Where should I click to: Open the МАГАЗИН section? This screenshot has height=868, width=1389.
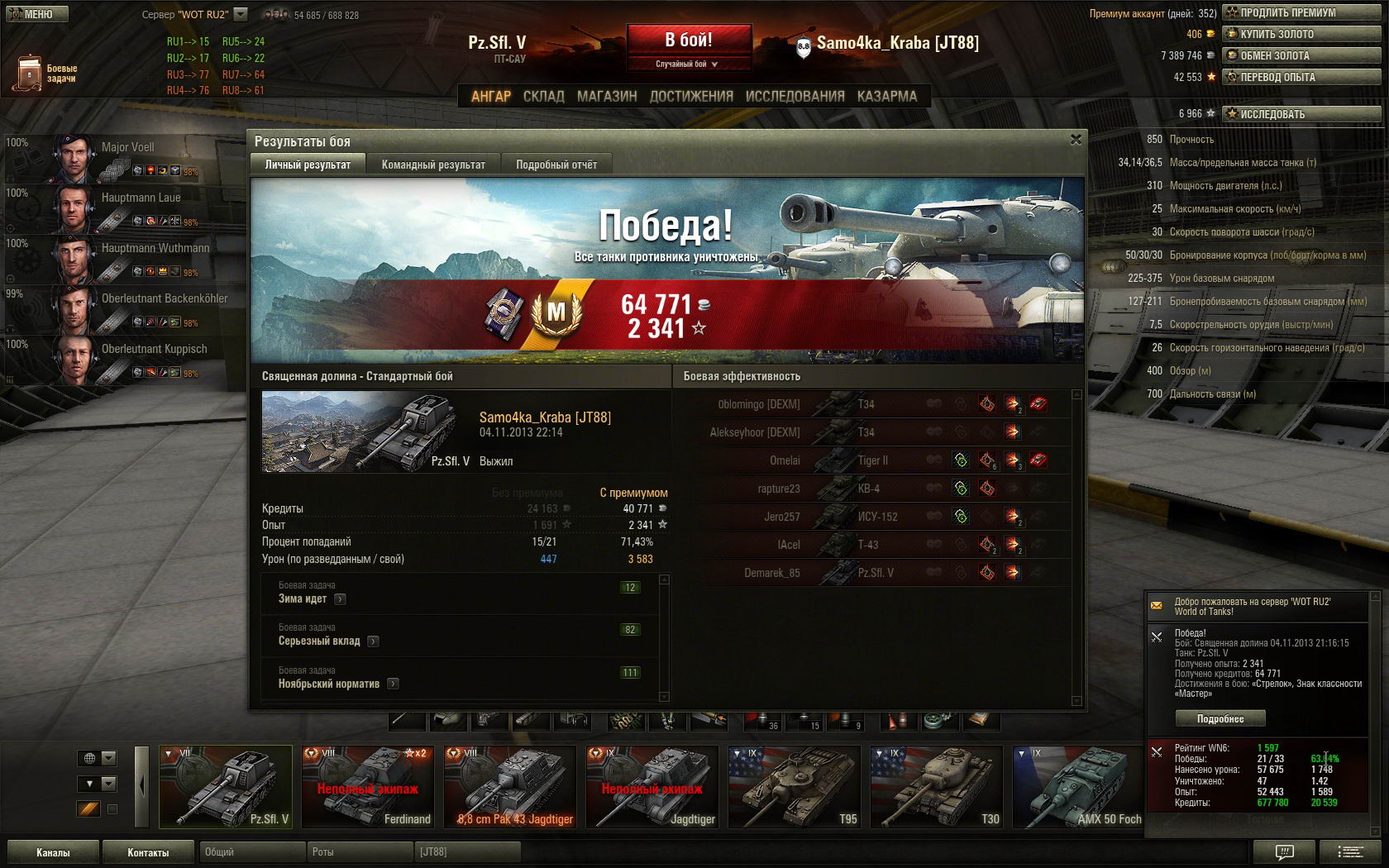click(x=607, y=97)
